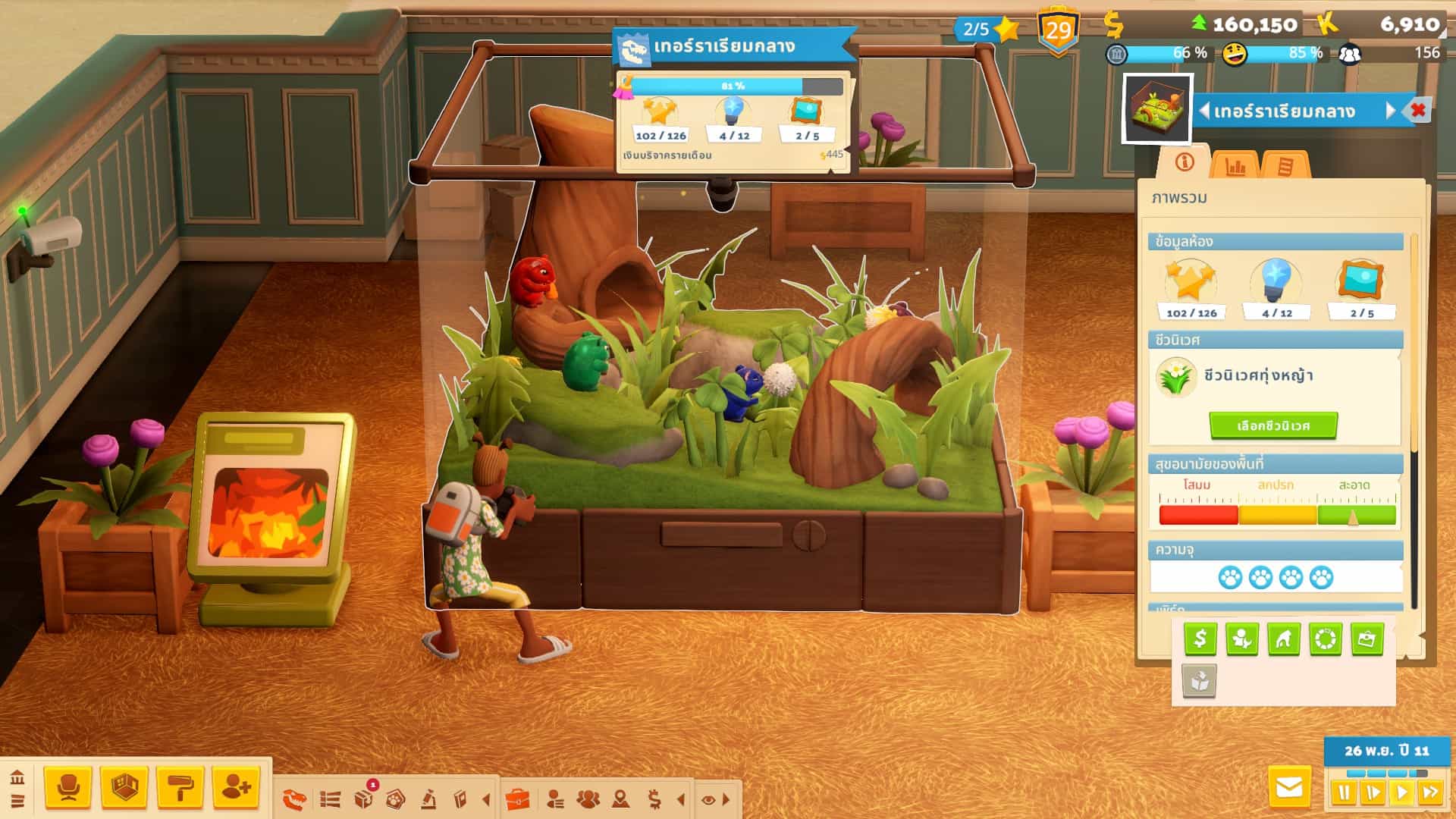
Task: Click the green dollar sign action button
Action: tap(1200, 639)
